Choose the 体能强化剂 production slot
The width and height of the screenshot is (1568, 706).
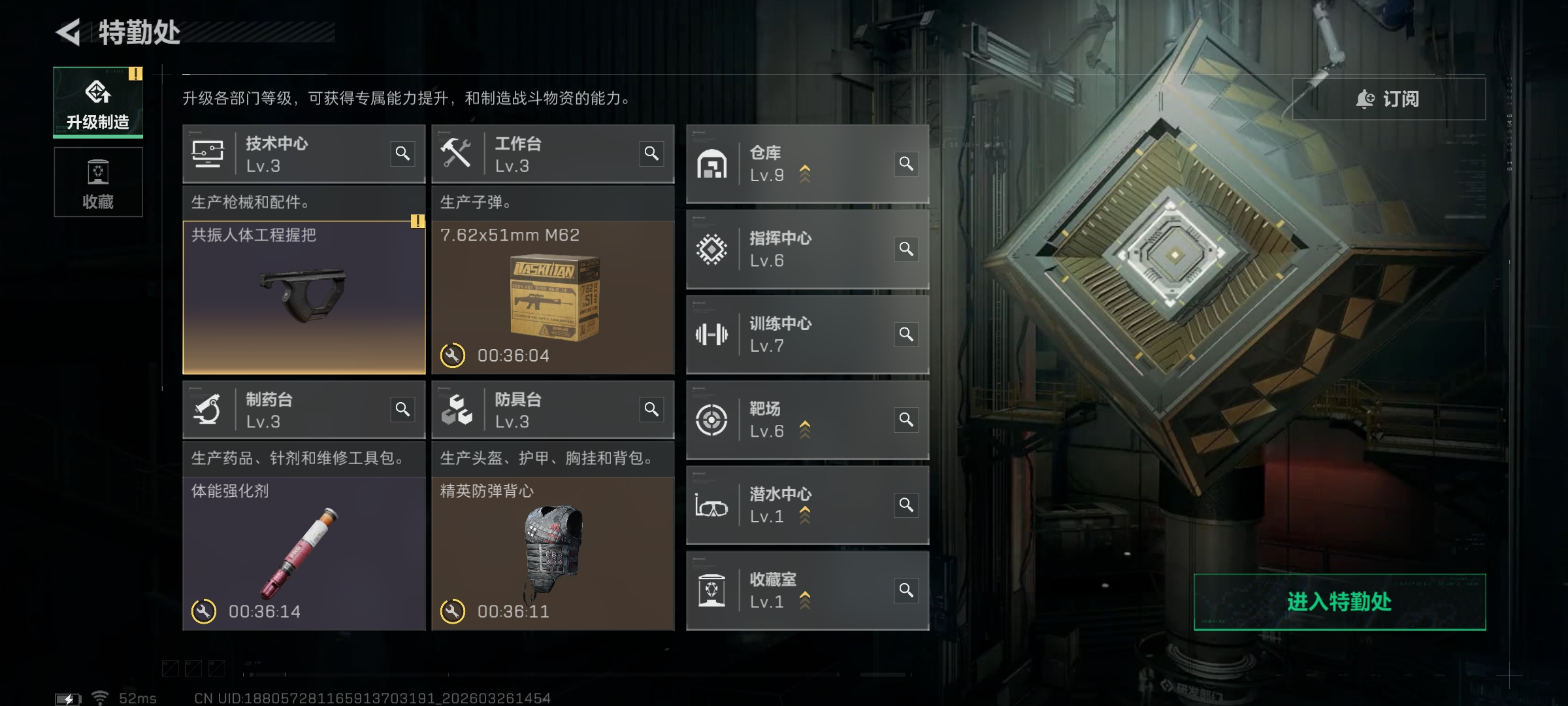pyautogui.click(x=304, y=553)
